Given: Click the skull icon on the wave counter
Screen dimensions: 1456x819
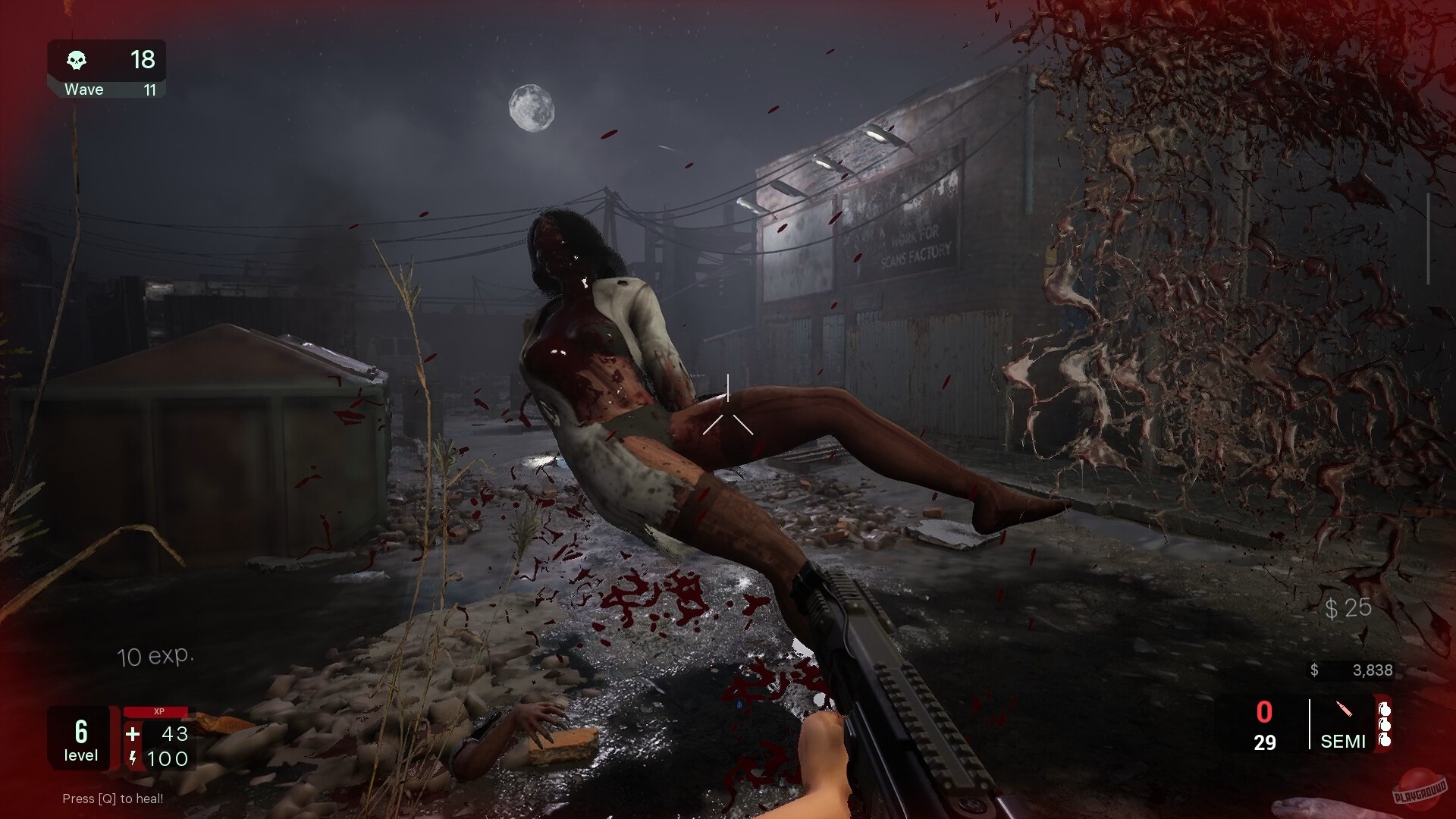Looking at the screenshot, I should pos(78,60).
